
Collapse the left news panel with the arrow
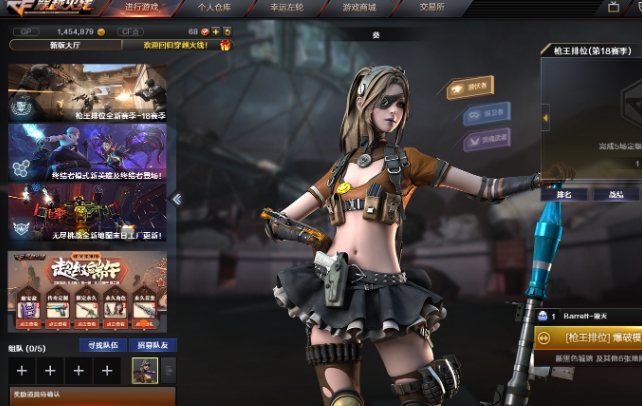point(177,198)
